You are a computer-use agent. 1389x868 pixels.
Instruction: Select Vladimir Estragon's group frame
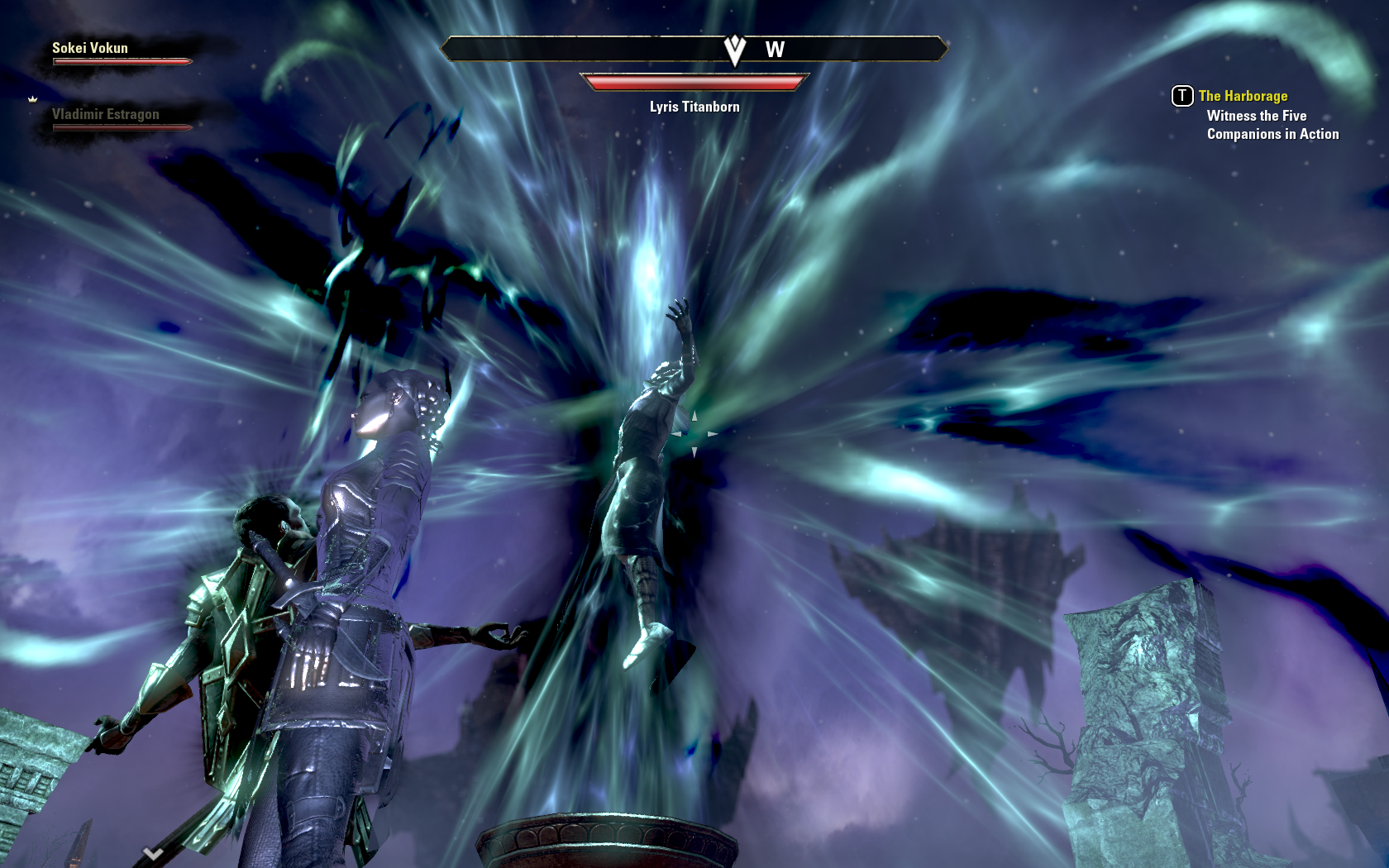point(106,115)
